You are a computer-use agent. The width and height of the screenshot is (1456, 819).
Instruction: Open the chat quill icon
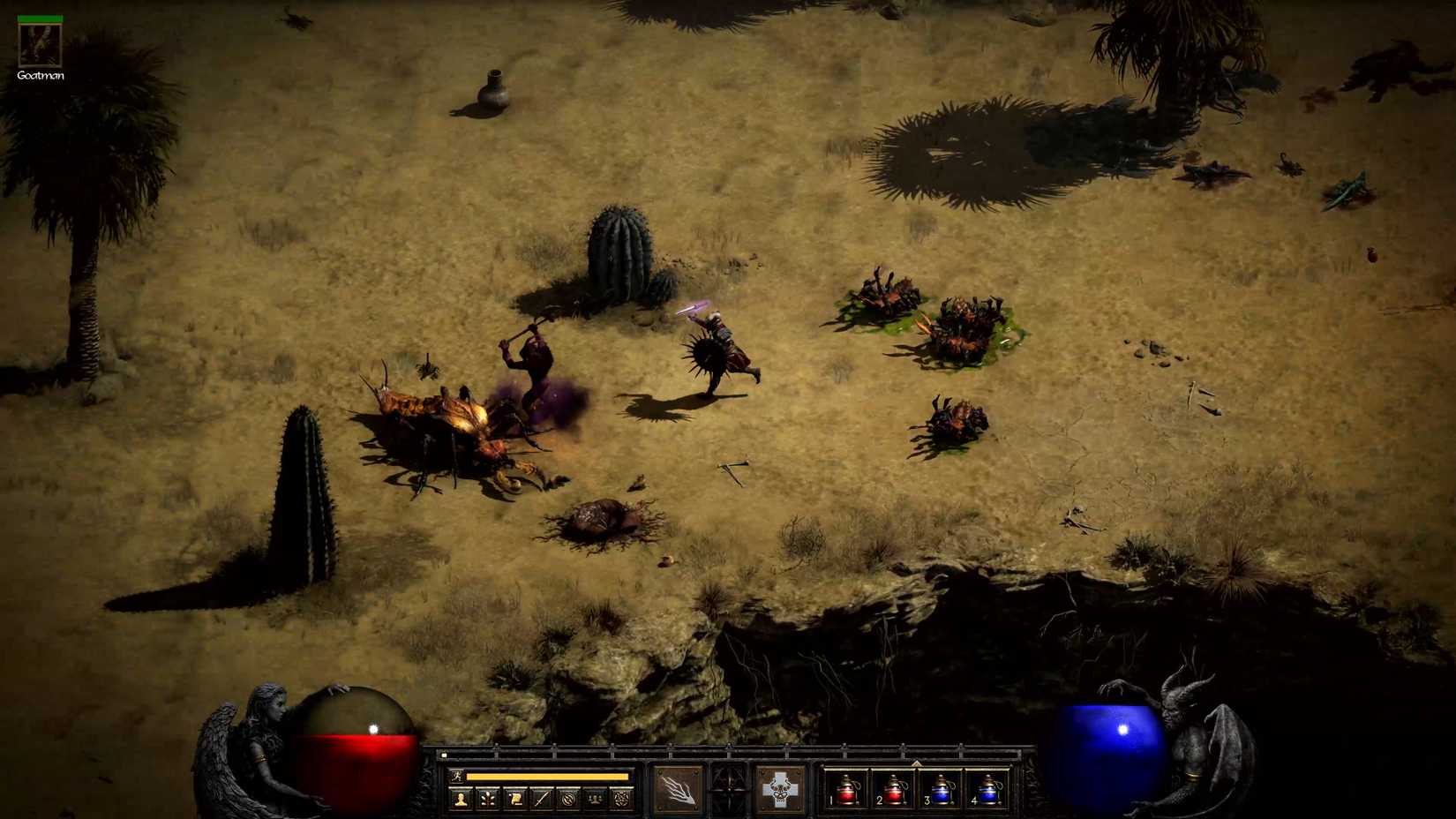click(x=544, y=797)
